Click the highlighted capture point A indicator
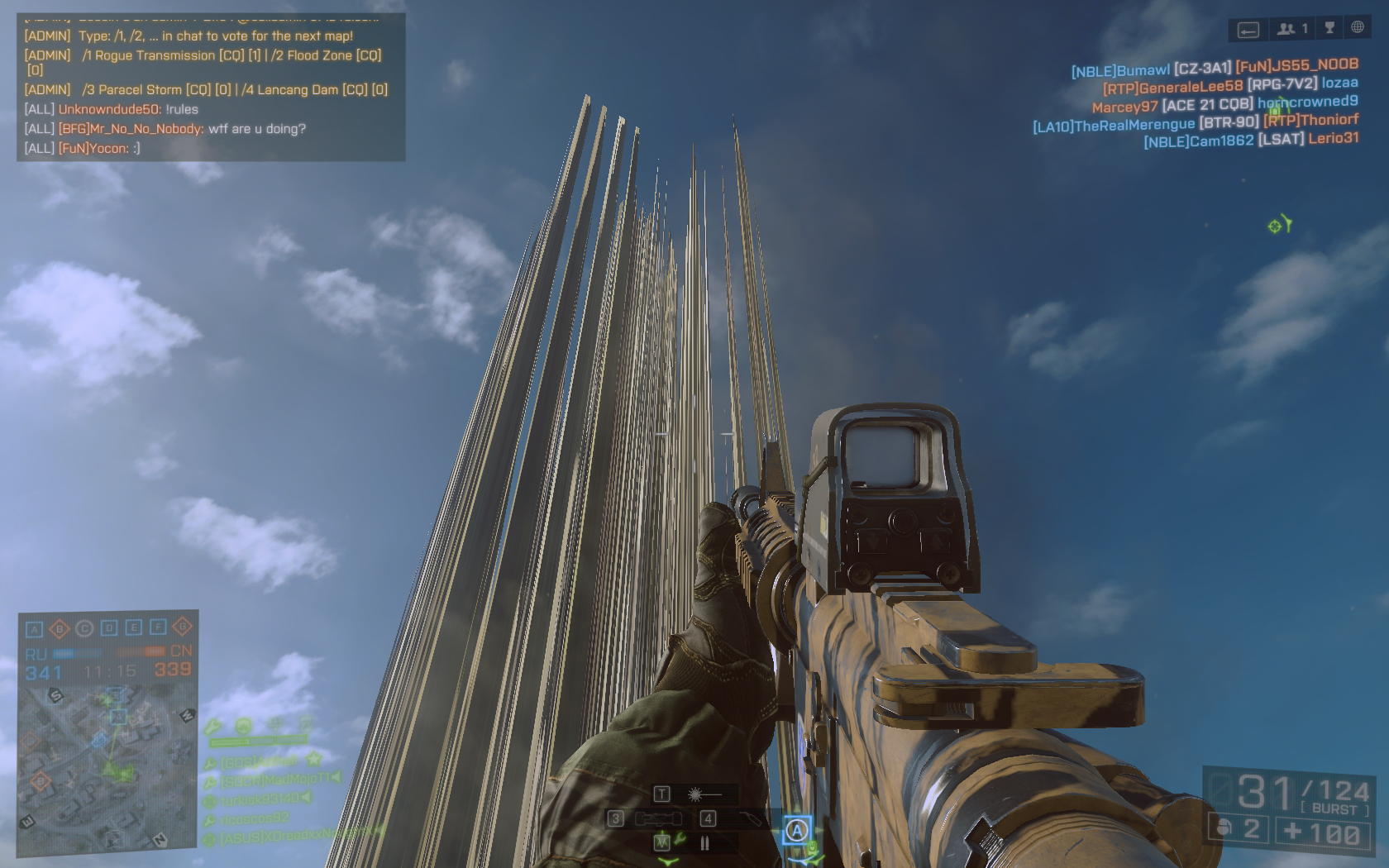 tap(797, 830)
